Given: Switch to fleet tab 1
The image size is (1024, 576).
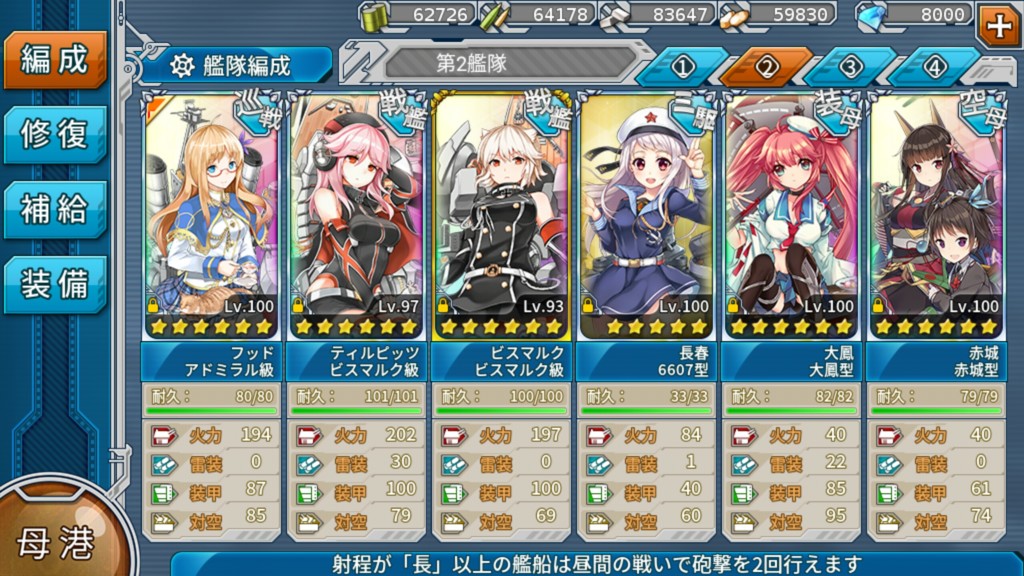Looking at the screenshot, I should coord(682,67).
